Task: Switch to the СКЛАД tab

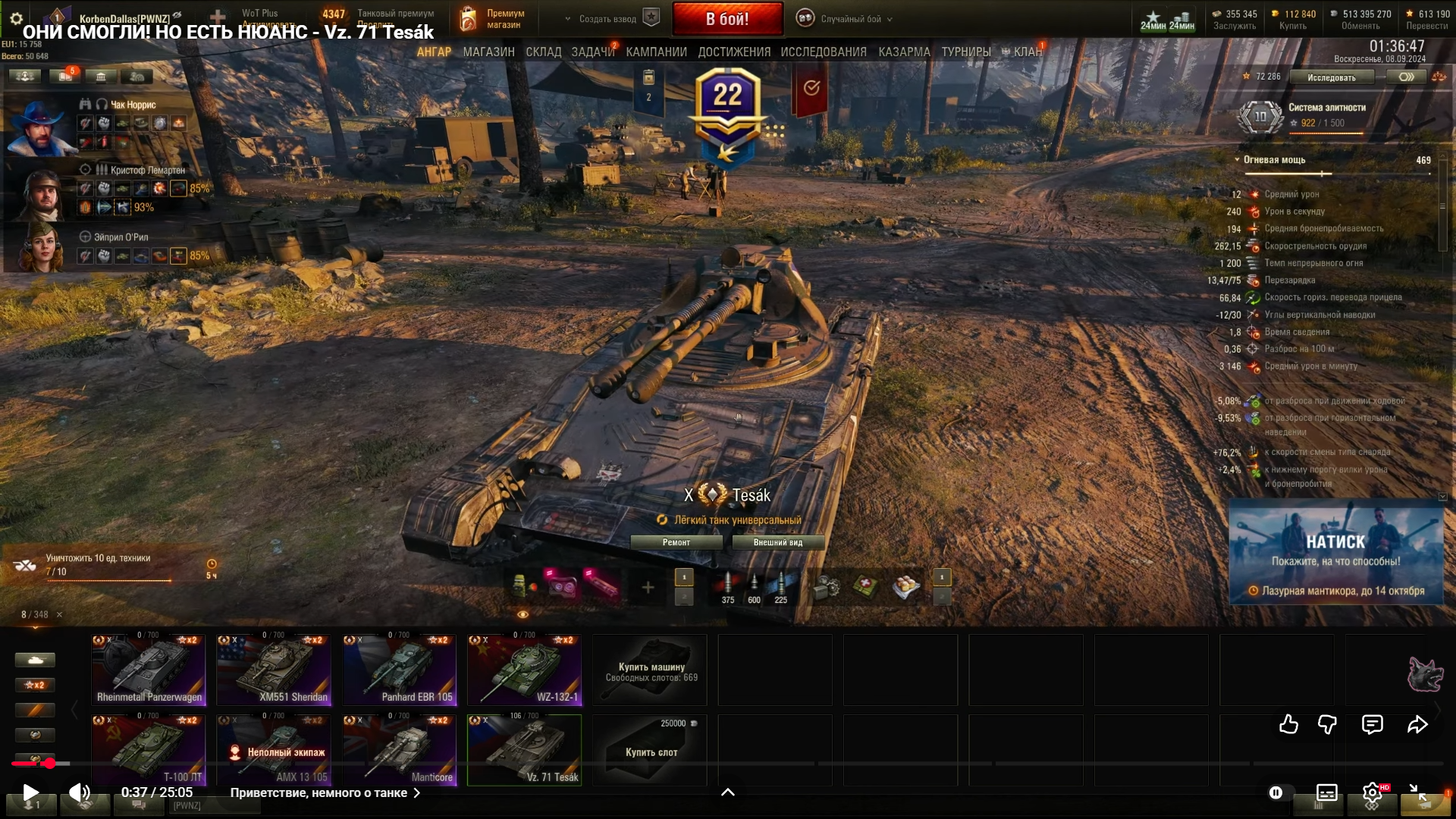Action: pos(544,52)
